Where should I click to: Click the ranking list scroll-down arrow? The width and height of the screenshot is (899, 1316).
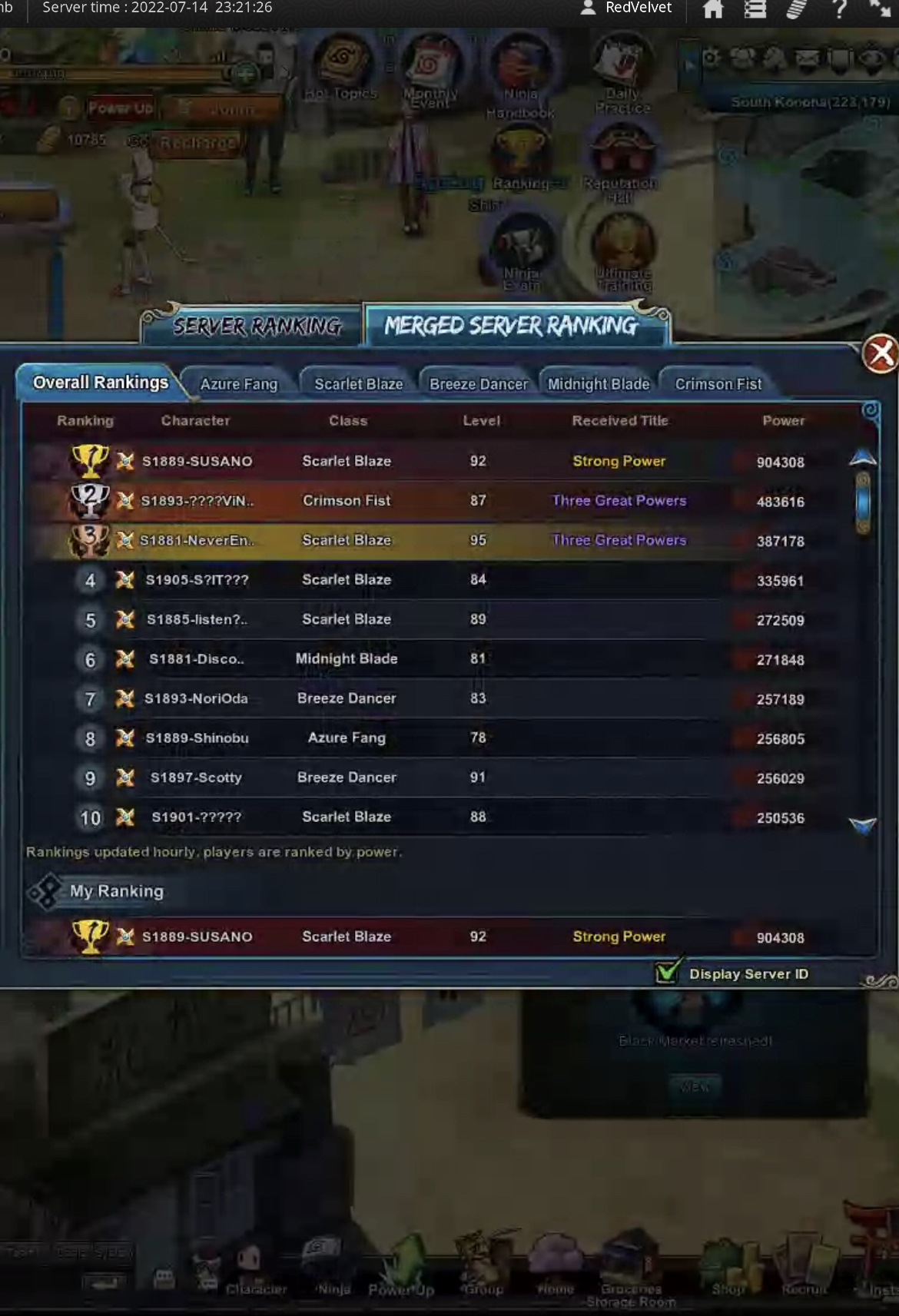[x=863, y=826]
